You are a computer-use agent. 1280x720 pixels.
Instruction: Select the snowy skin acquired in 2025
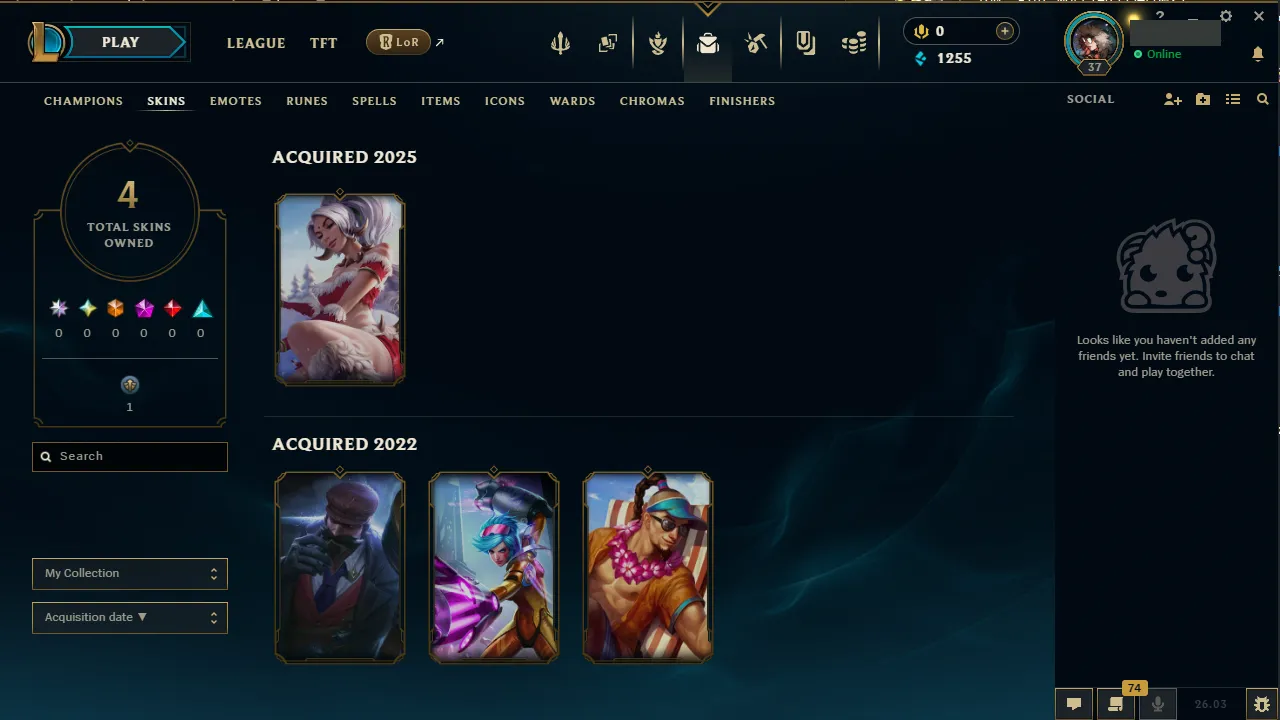[x=340, y=289]
